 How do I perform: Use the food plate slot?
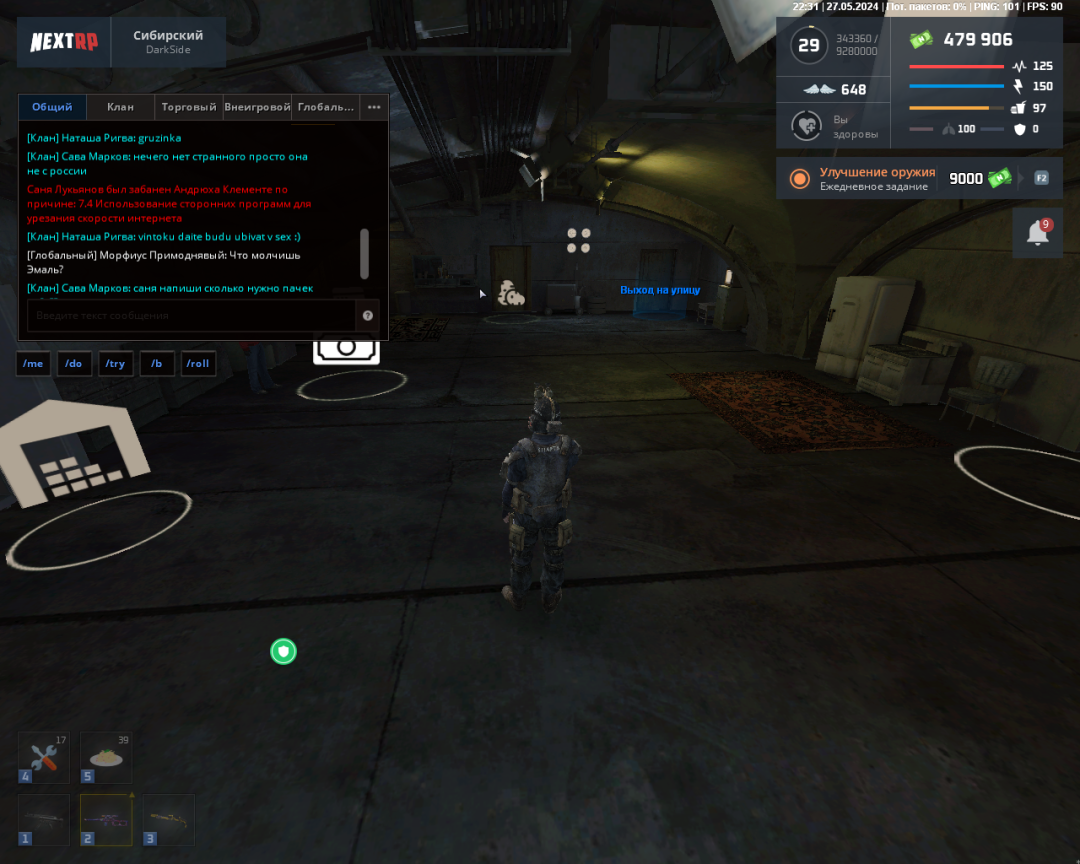click(106, 757)
